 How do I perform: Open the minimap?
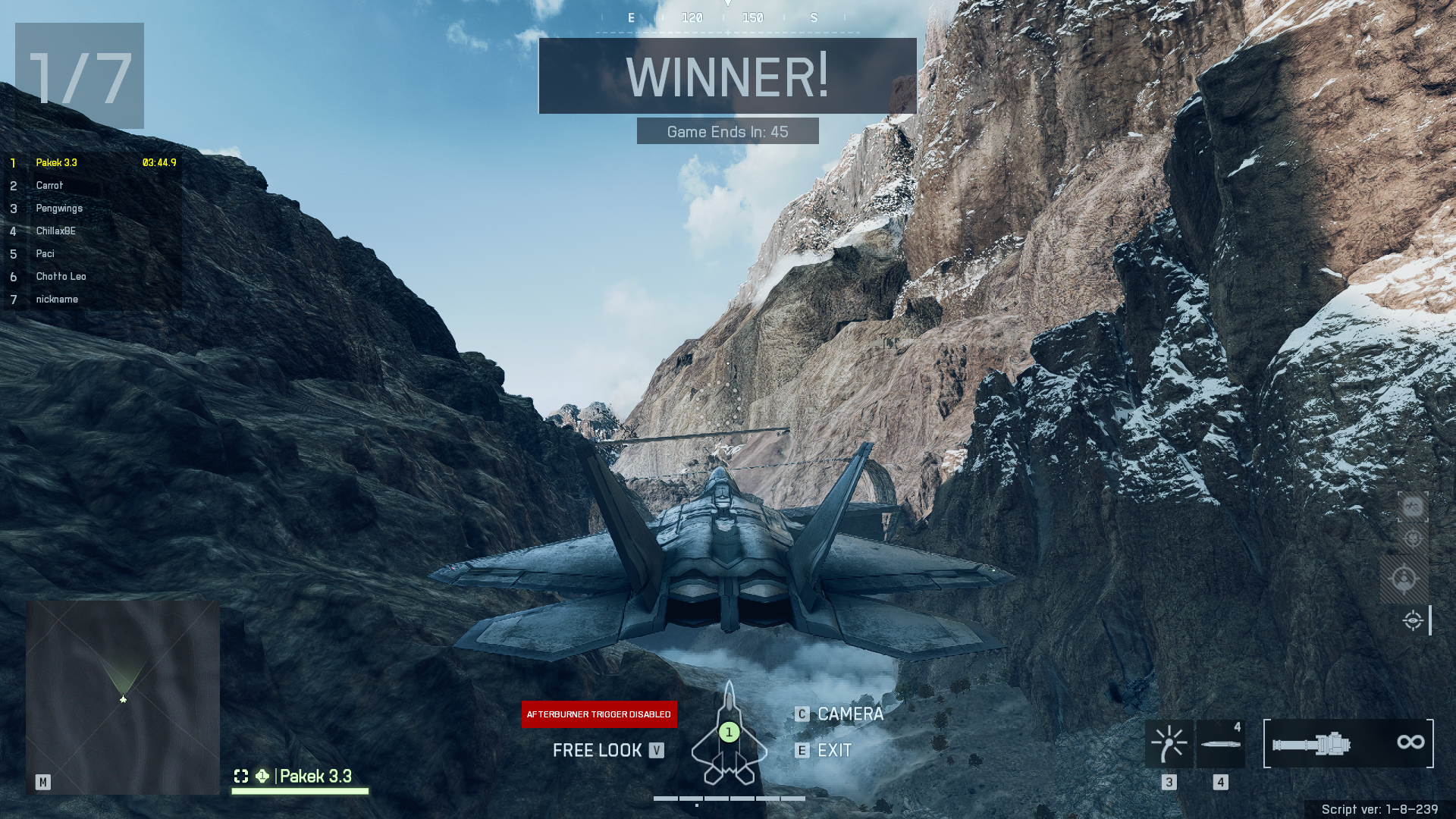point(123,698)
